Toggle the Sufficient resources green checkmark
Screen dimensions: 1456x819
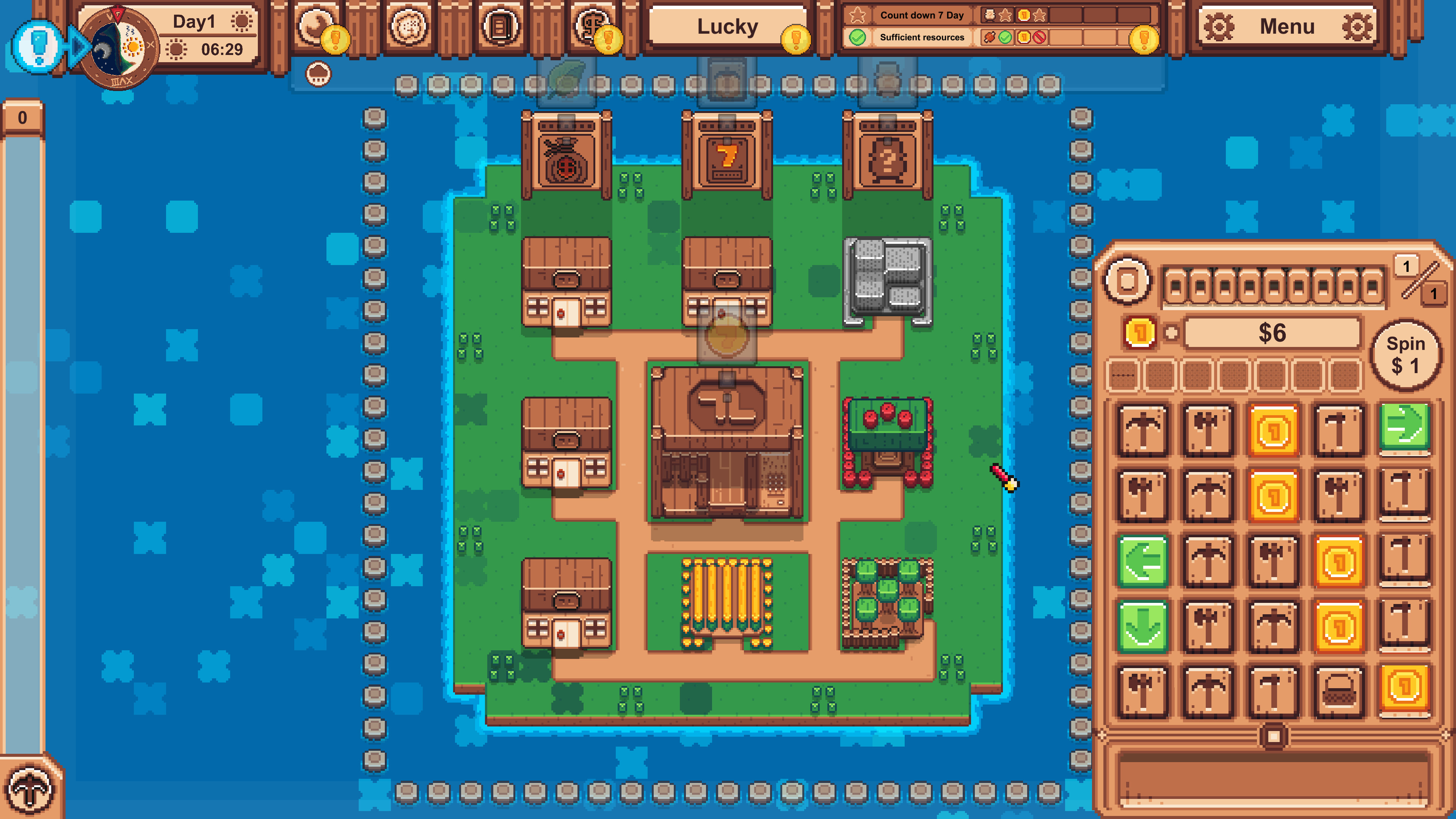pos(857,38)
